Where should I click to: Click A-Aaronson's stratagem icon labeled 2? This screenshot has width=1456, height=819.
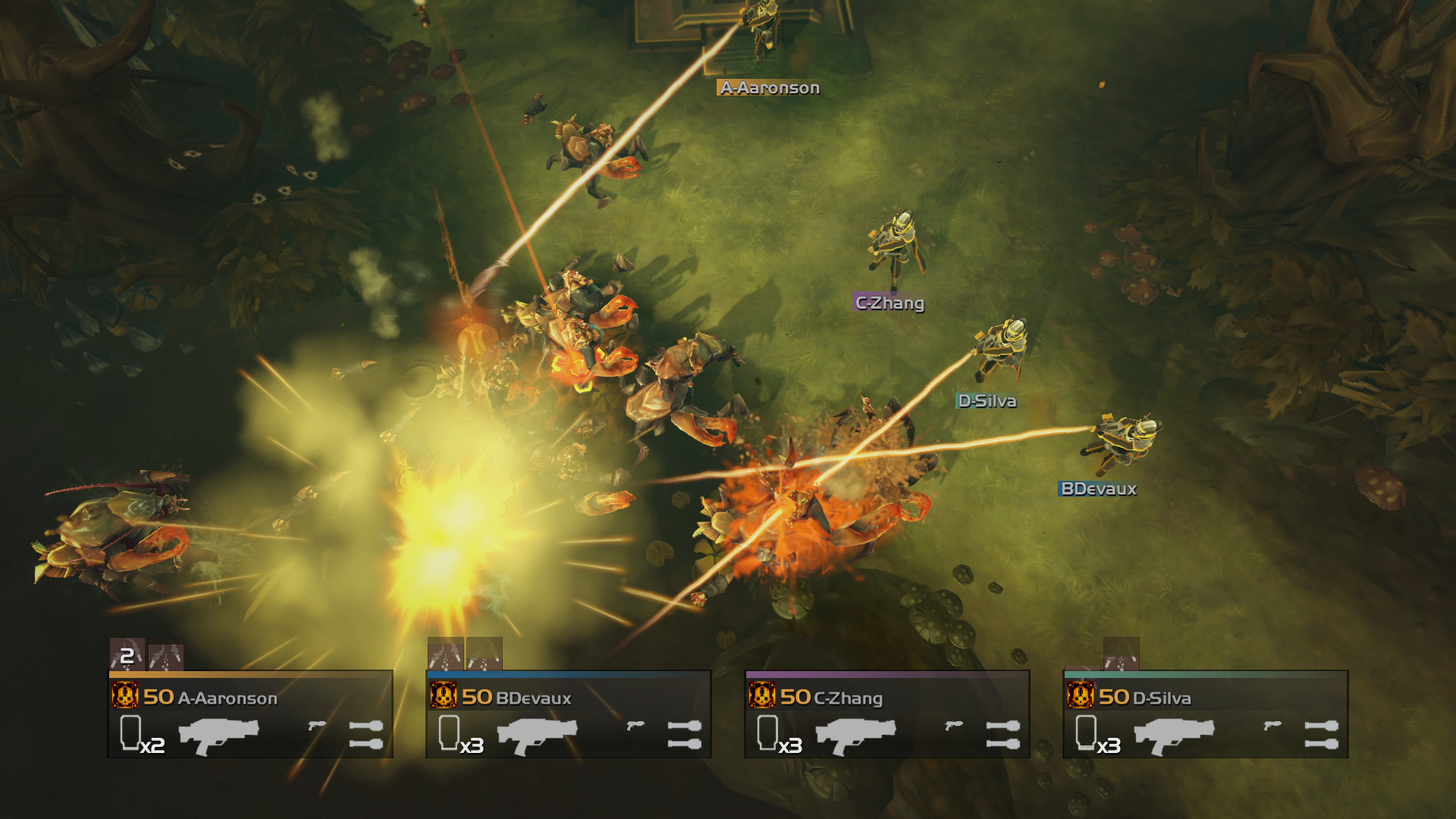point(127,654)
